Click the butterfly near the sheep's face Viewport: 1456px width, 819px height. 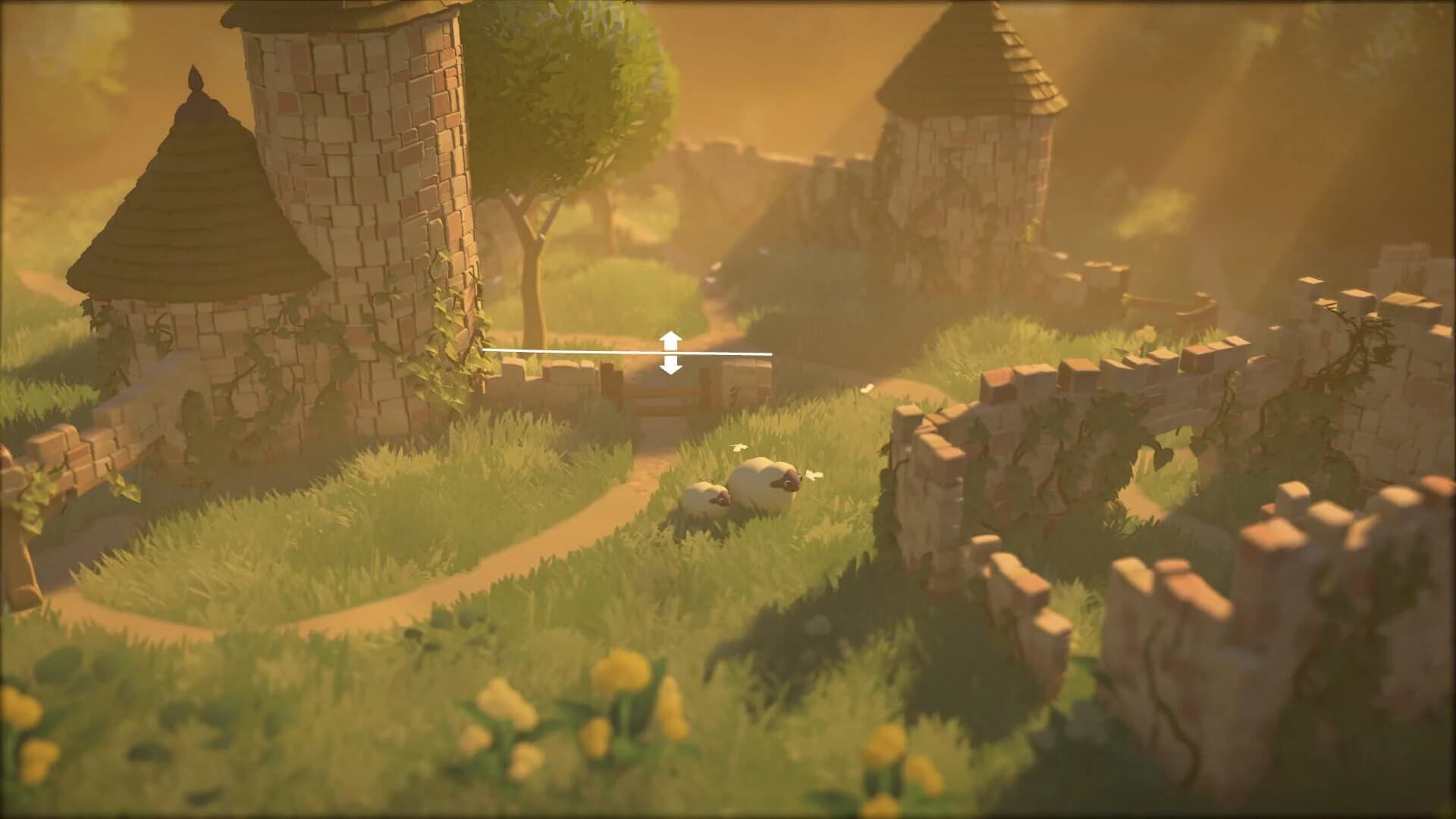point(814,476)
